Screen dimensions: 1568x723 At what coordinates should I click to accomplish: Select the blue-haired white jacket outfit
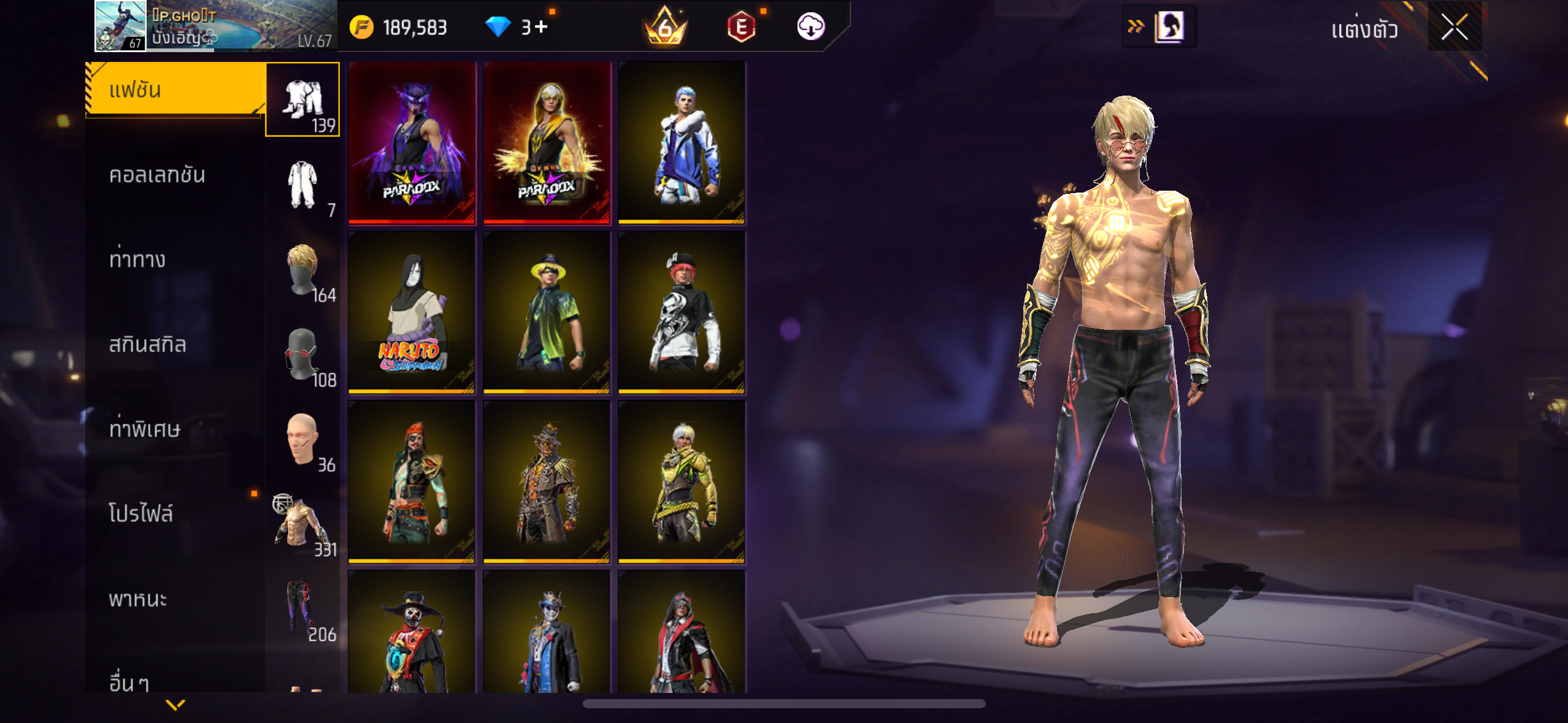point(682,143)
